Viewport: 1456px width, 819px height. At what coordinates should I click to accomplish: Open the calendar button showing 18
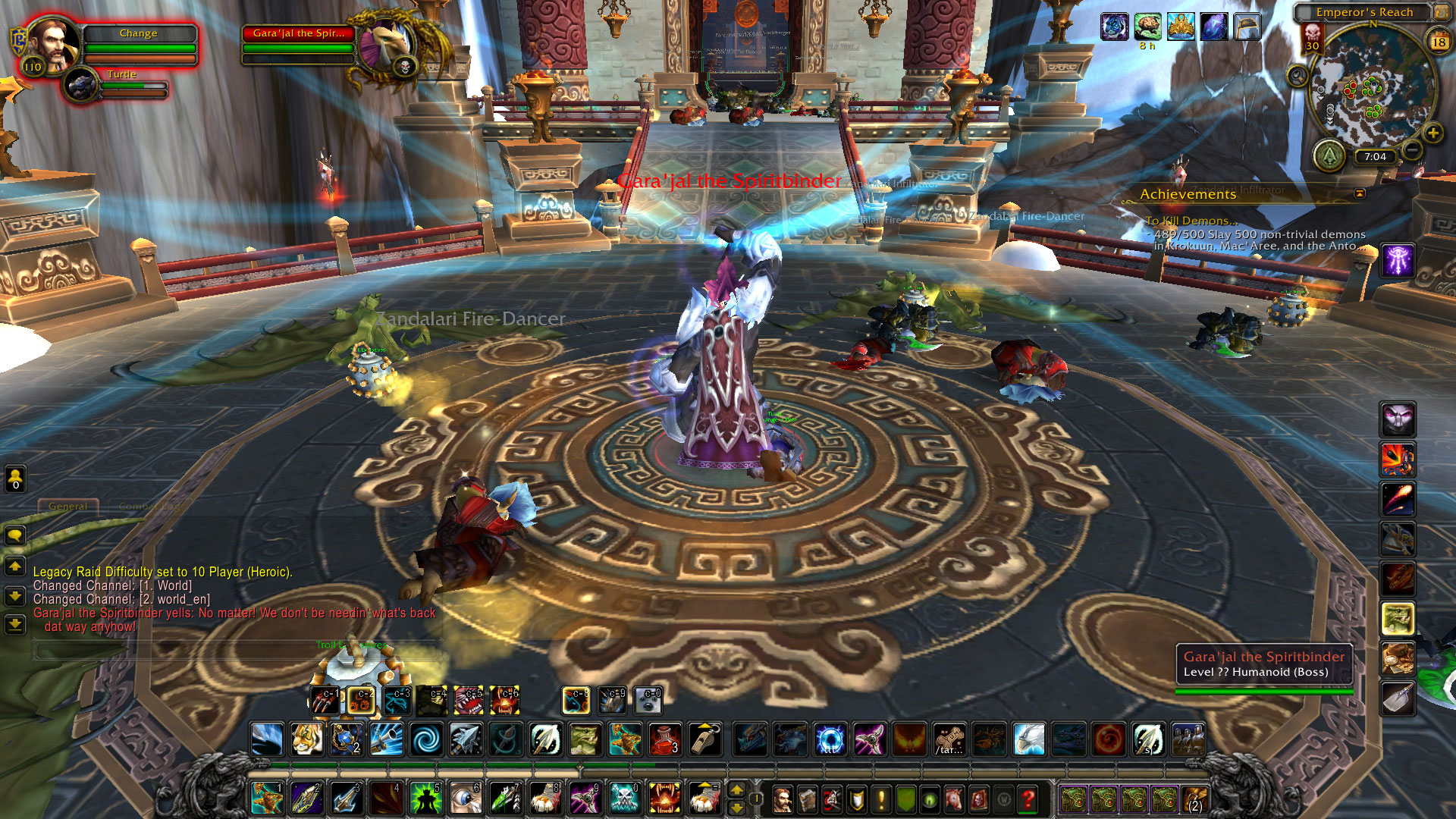pos(1439,42)
